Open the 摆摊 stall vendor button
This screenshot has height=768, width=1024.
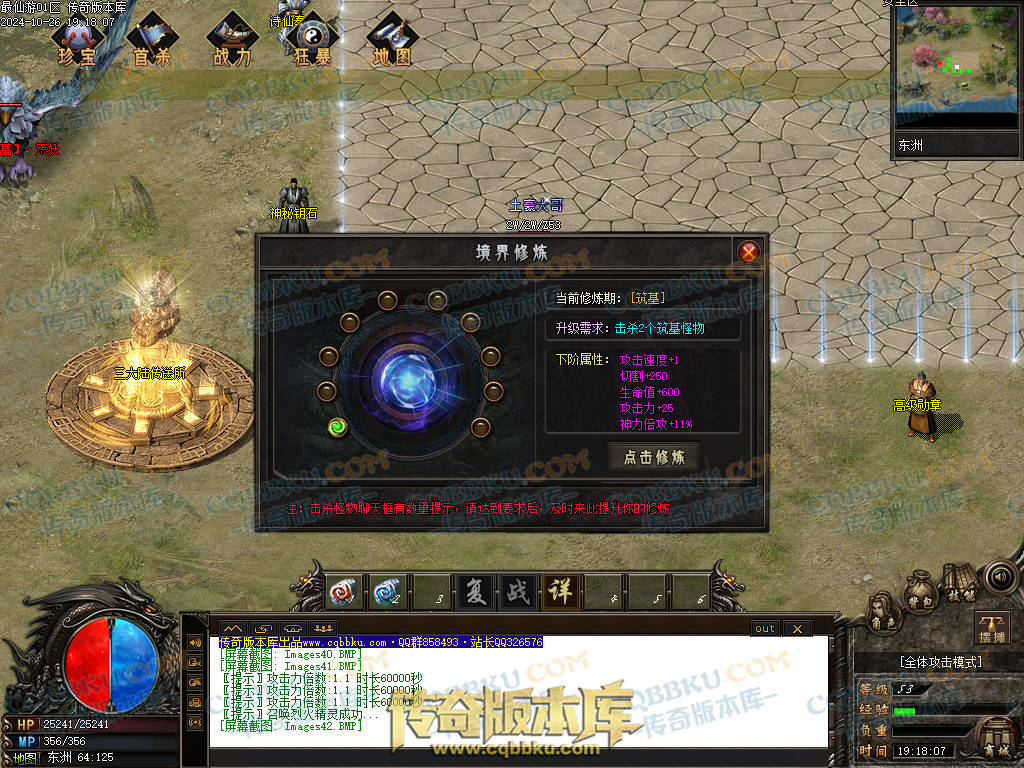pyautogui.click(x=991, y=627)
